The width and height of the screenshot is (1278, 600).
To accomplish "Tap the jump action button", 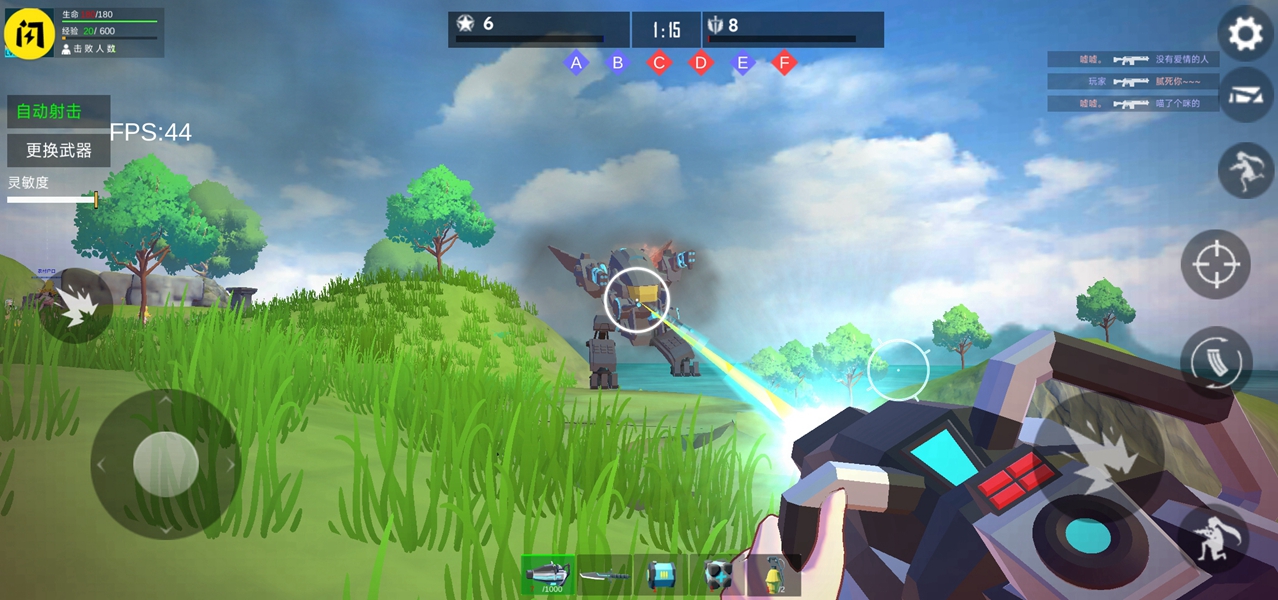I will click(x=1245, y=170).
